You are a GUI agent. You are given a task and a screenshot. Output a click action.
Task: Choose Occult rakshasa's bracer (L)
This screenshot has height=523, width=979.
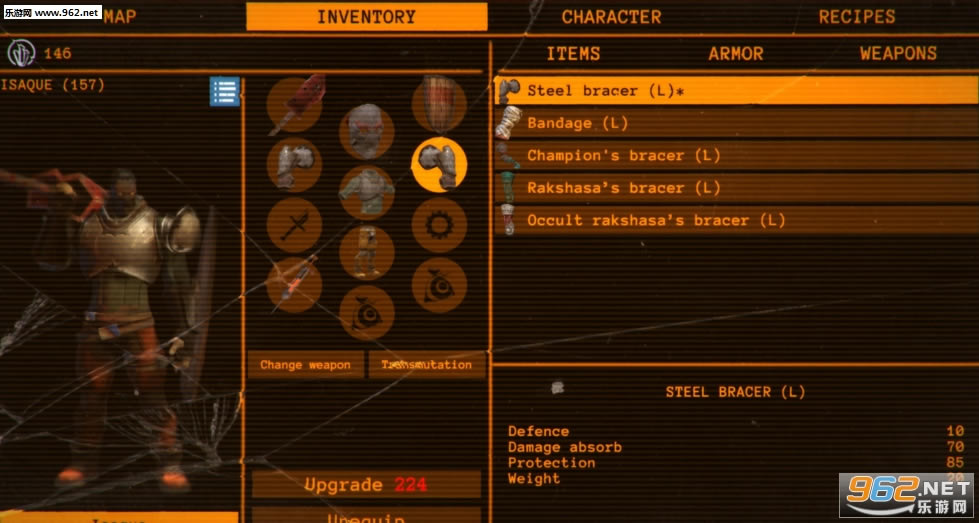click(x=736, y=220)
